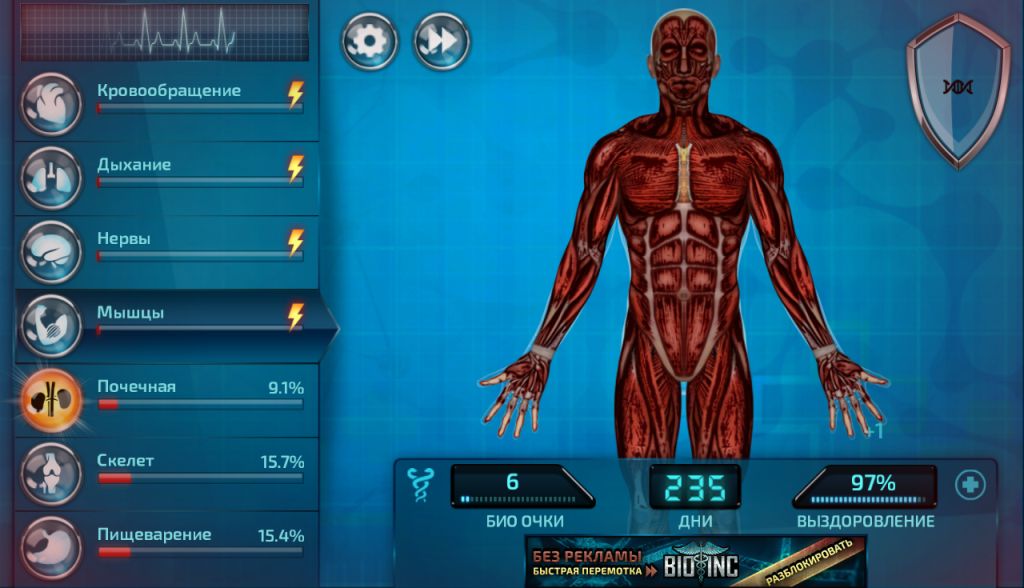Open the DNA shield button
1024x588 pixels.
click(x=957, y=88)
